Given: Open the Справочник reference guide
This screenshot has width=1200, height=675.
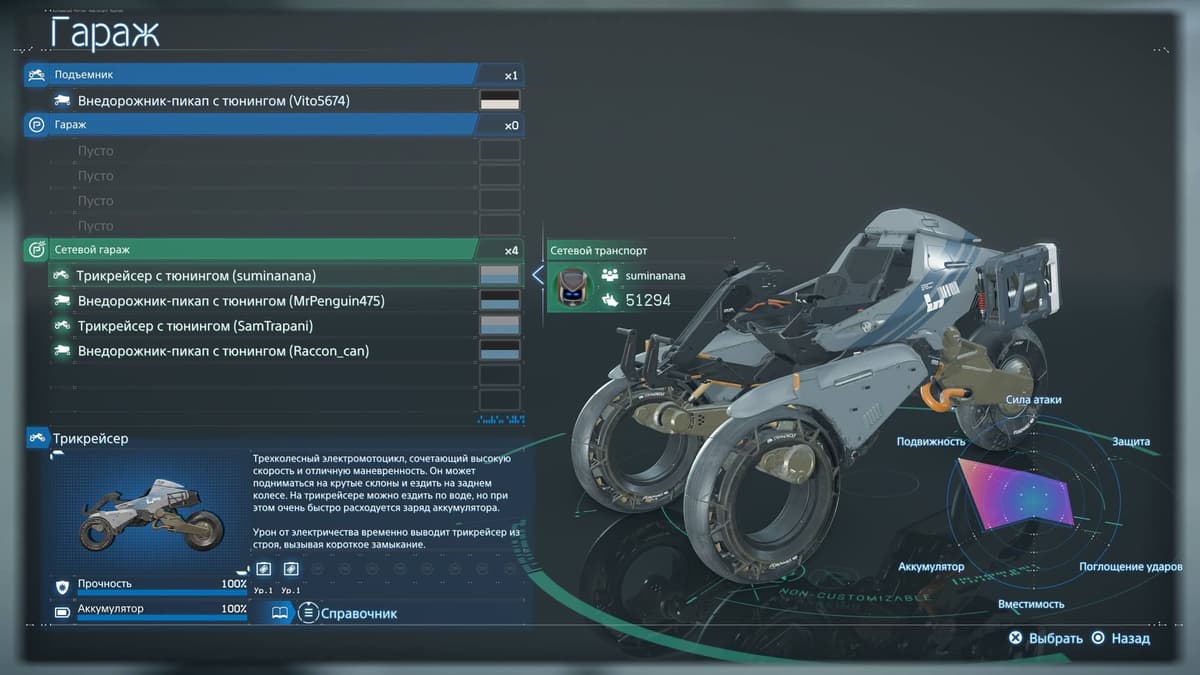Looking at the screenshot, I should [349, 613].
